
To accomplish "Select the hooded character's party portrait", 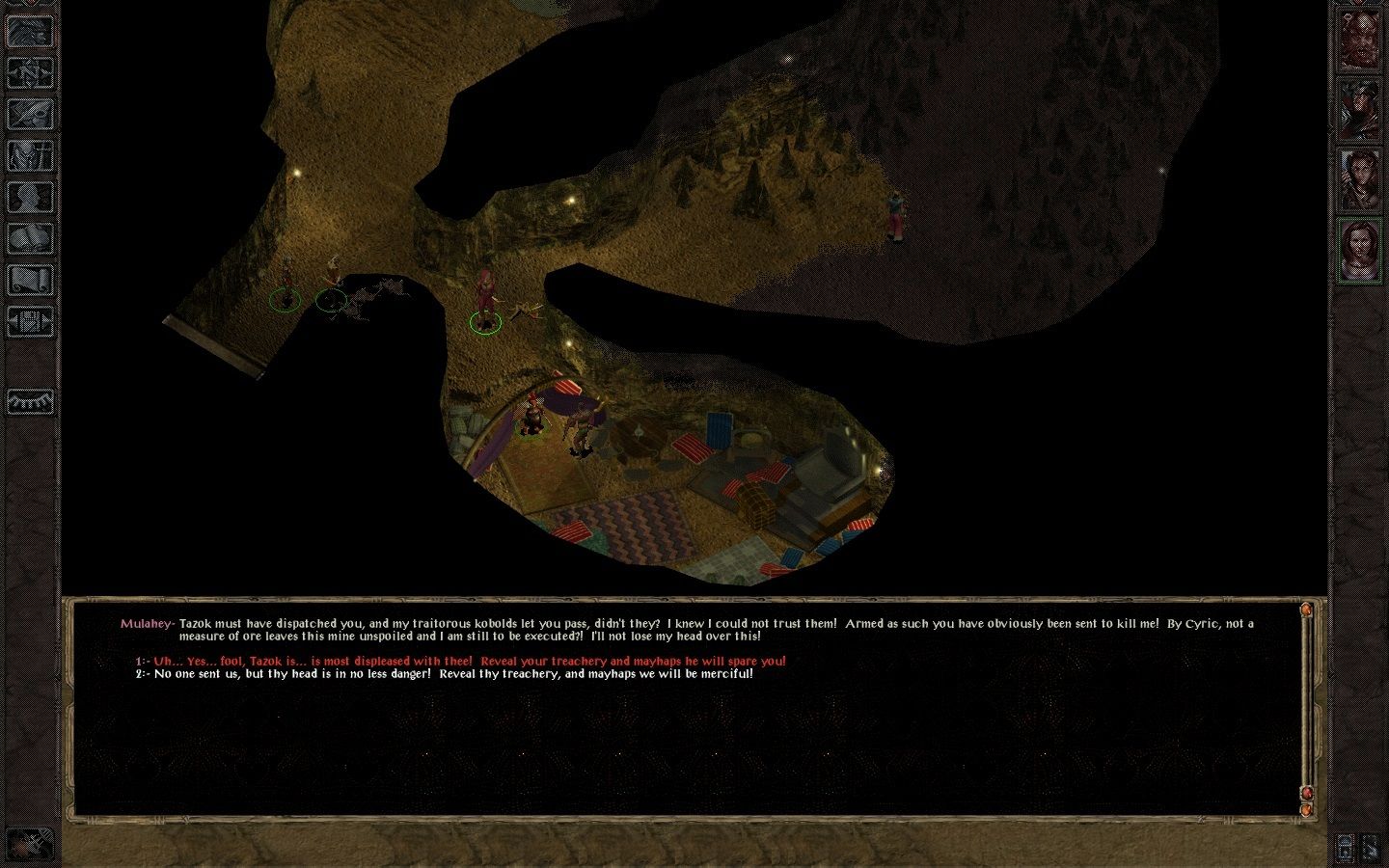I will pyautogui.click(x=1359, y=110).
